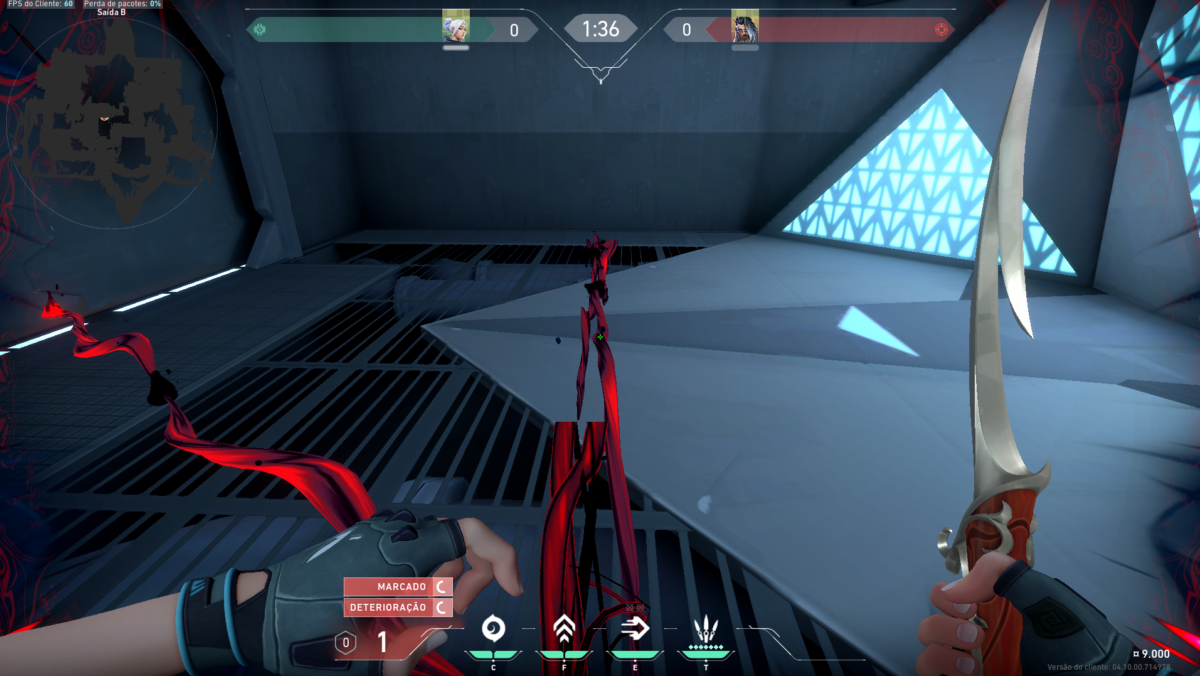Click the green team emblem icon

(x=259, y=30)
